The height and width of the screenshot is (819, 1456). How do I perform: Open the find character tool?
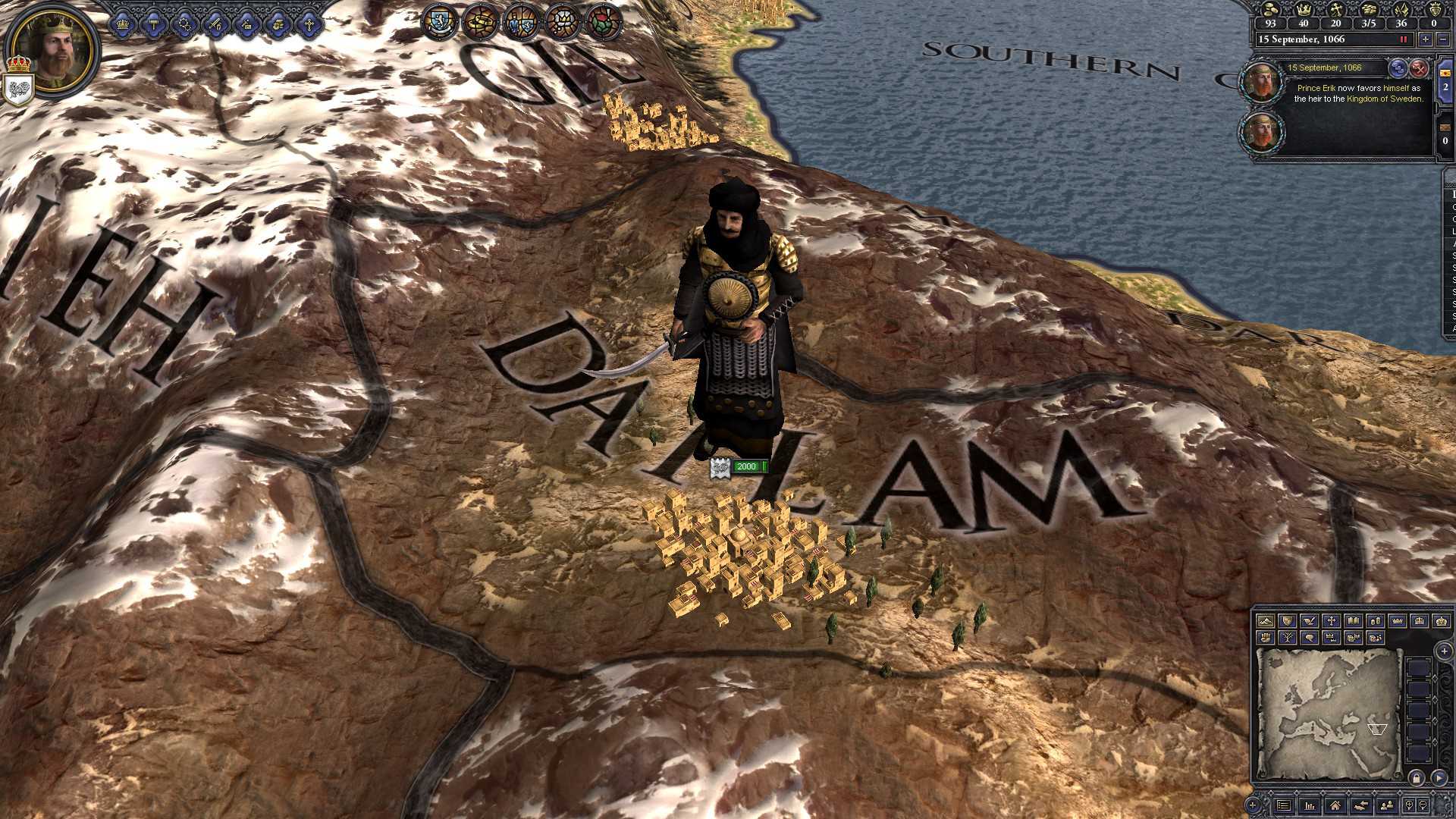point(1386,805)
